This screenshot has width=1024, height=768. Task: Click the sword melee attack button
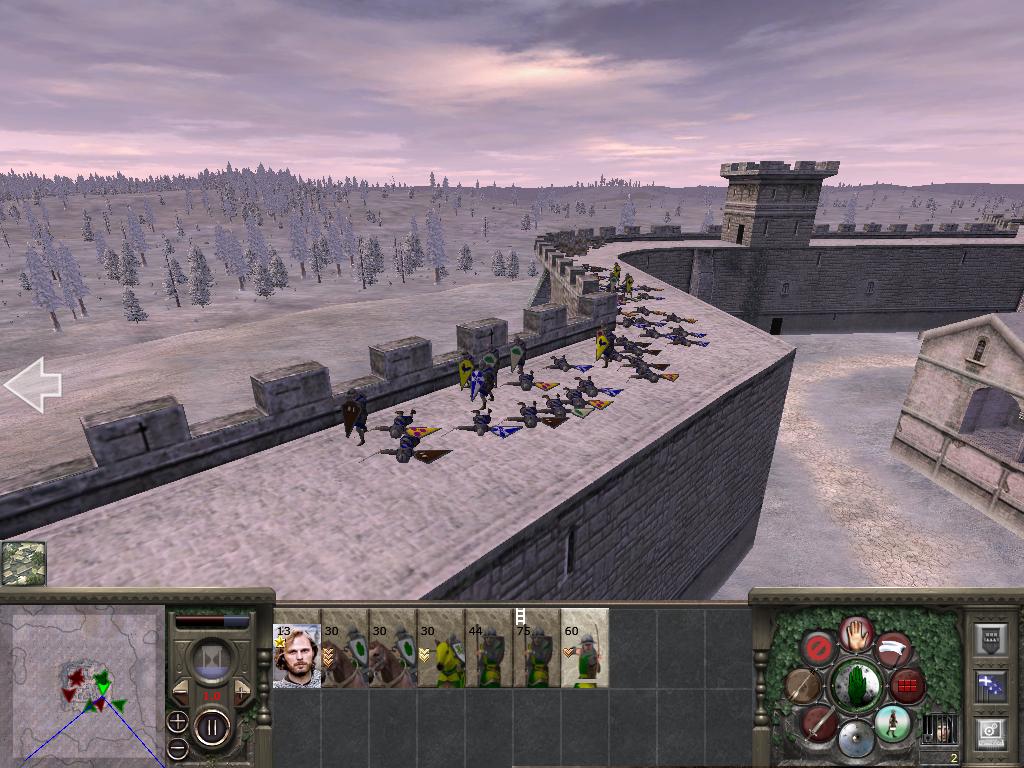[x=818, y=722]
